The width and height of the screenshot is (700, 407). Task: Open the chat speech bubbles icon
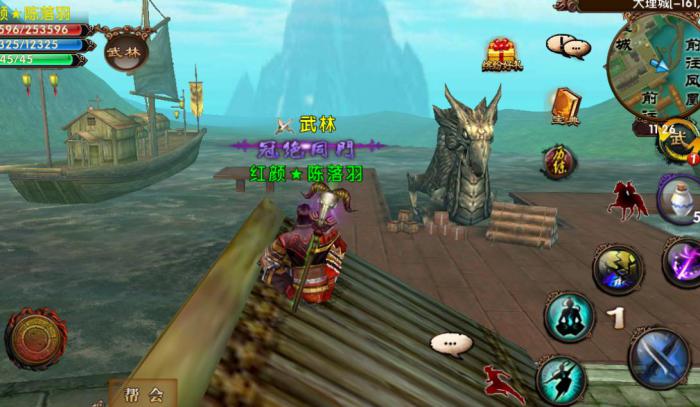tap(568, 45)
